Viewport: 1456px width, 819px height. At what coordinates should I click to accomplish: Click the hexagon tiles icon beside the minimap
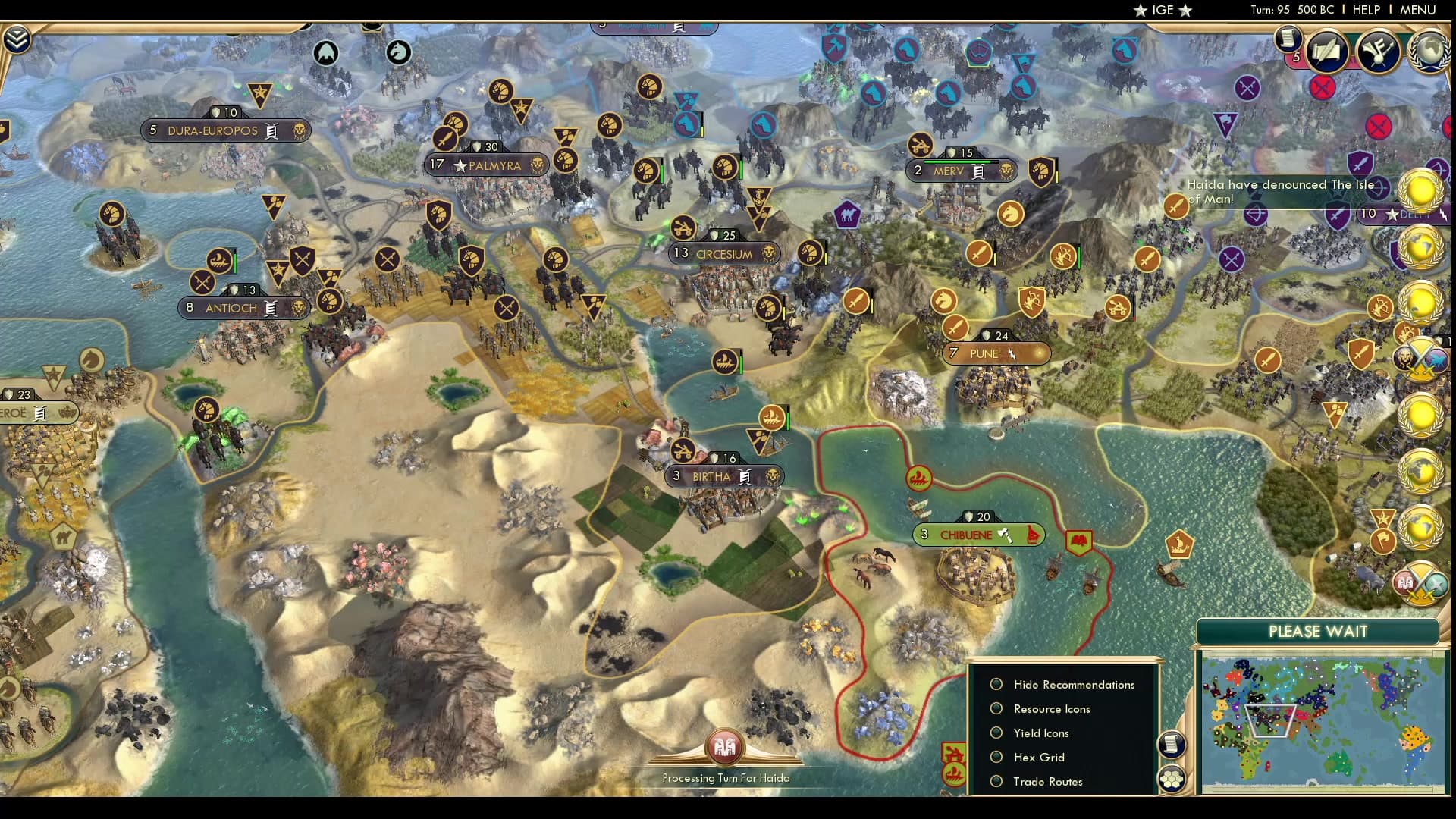pos(1171,778)
